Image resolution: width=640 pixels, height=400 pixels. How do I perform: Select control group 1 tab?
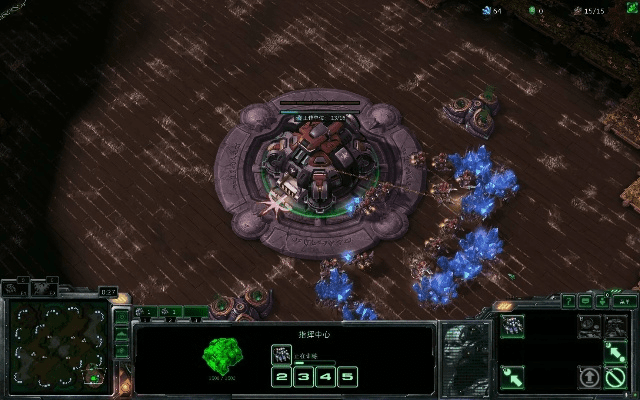click(146, 313)
